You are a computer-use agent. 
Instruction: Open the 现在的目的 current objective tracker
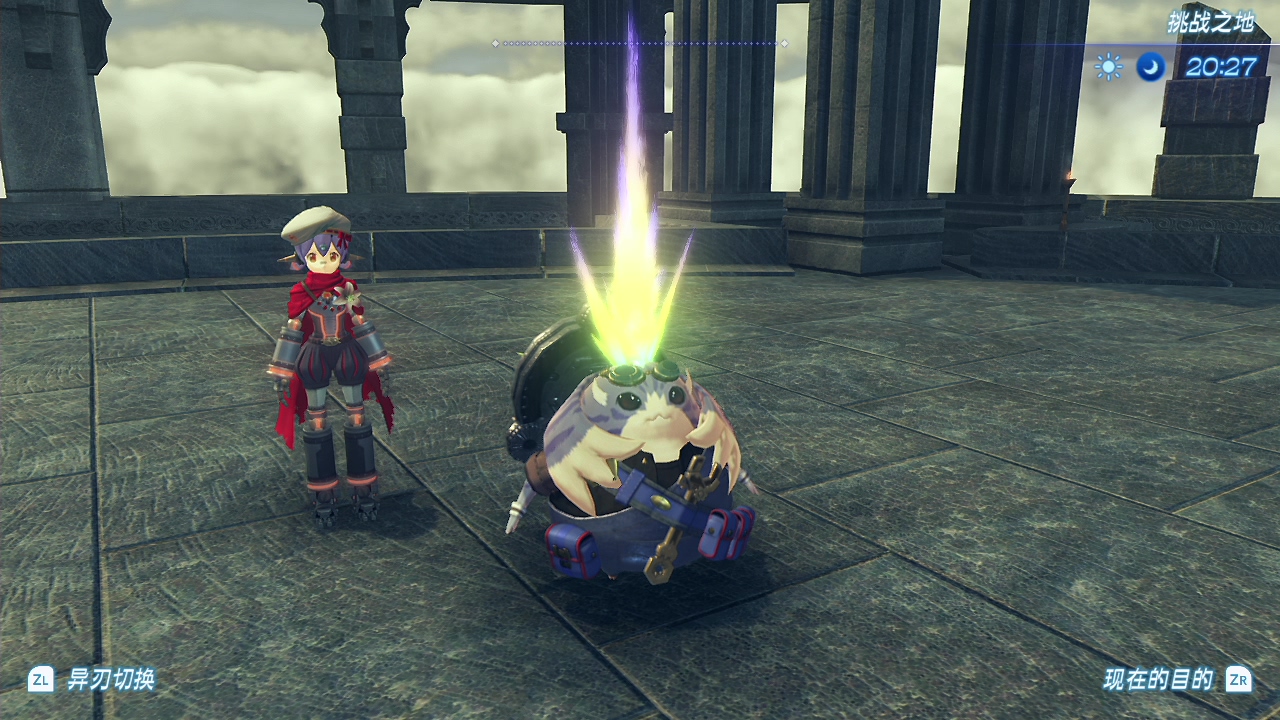(x=1158, y=680)
